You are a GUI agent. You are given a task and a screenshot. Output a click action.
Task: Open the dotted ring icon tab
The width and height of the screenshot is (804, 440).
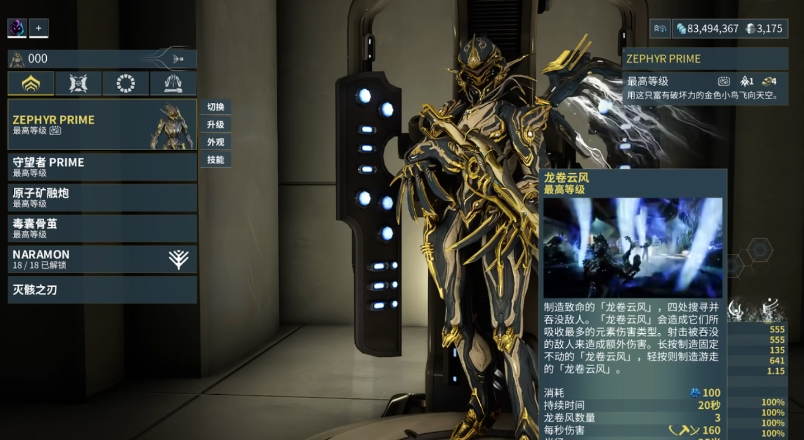126,84
